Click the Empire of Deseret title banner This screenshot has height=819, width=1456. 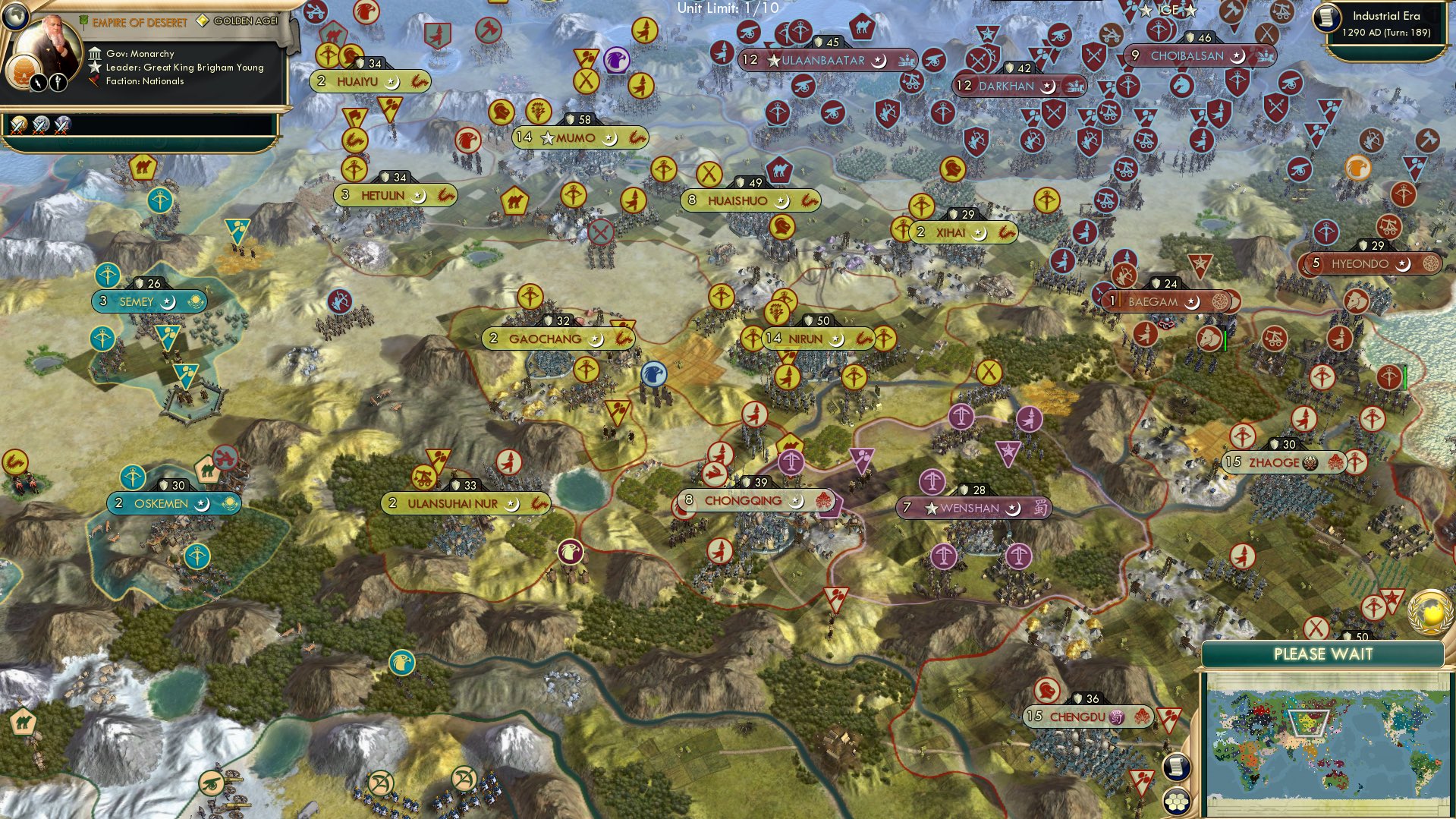click(140, 22)
